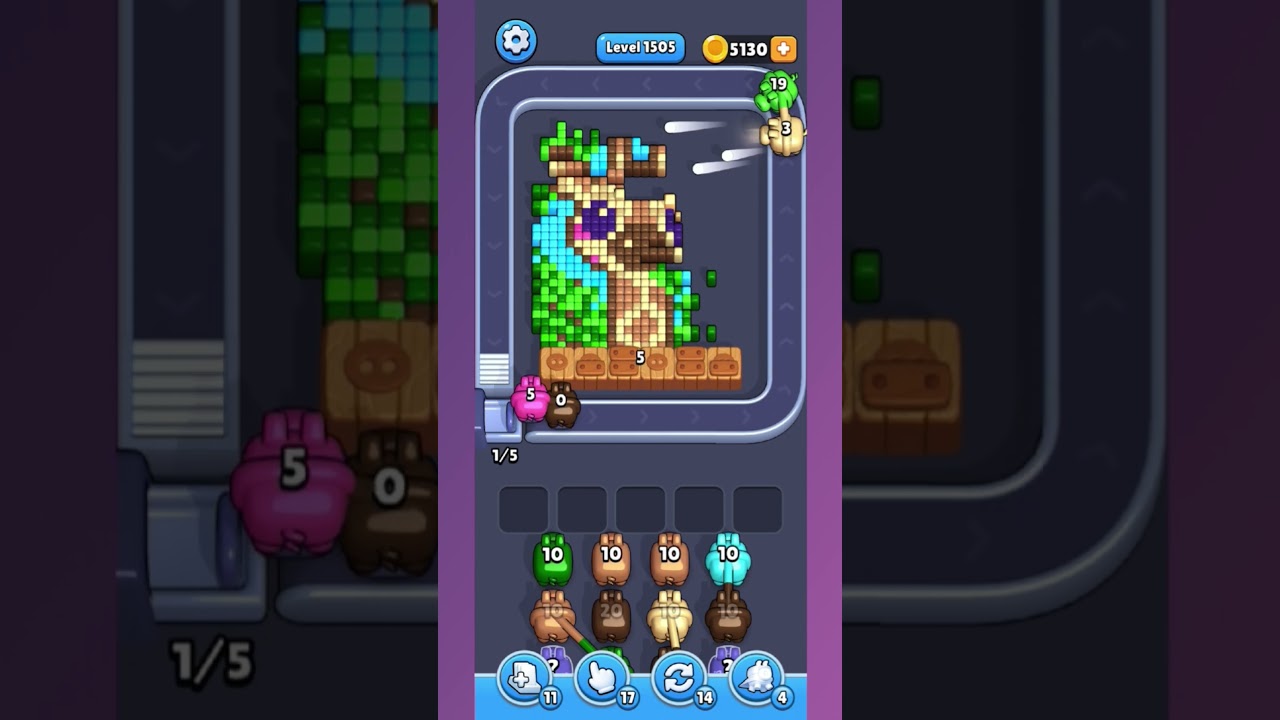Select the pink gun showing 5 ammo
Image resolution: width=1280 pixels, height=720 pixels.
(x=528, y=398)
